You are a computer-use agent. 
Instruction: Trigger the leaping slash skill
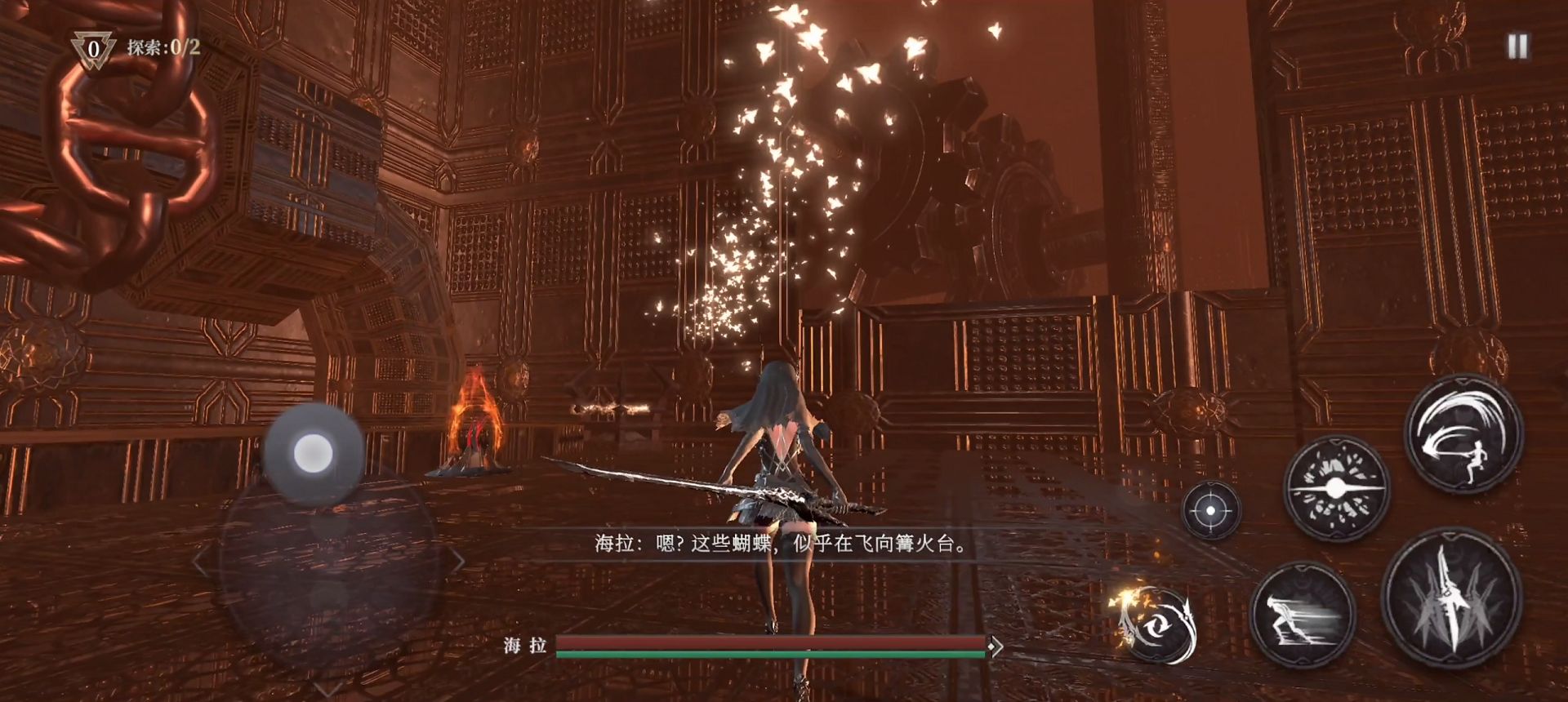(1463, 433)
